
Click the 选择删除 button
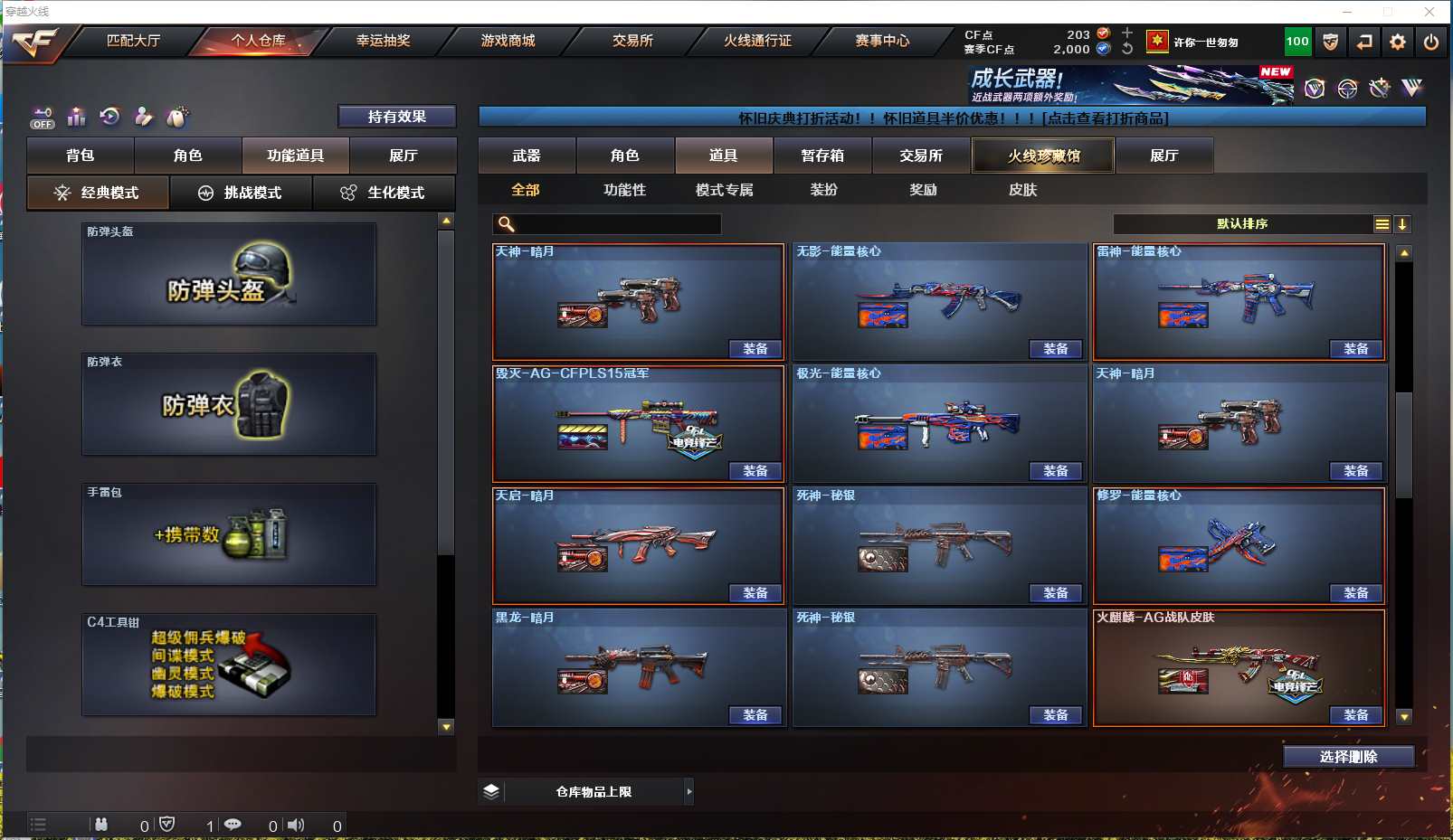1348,757
